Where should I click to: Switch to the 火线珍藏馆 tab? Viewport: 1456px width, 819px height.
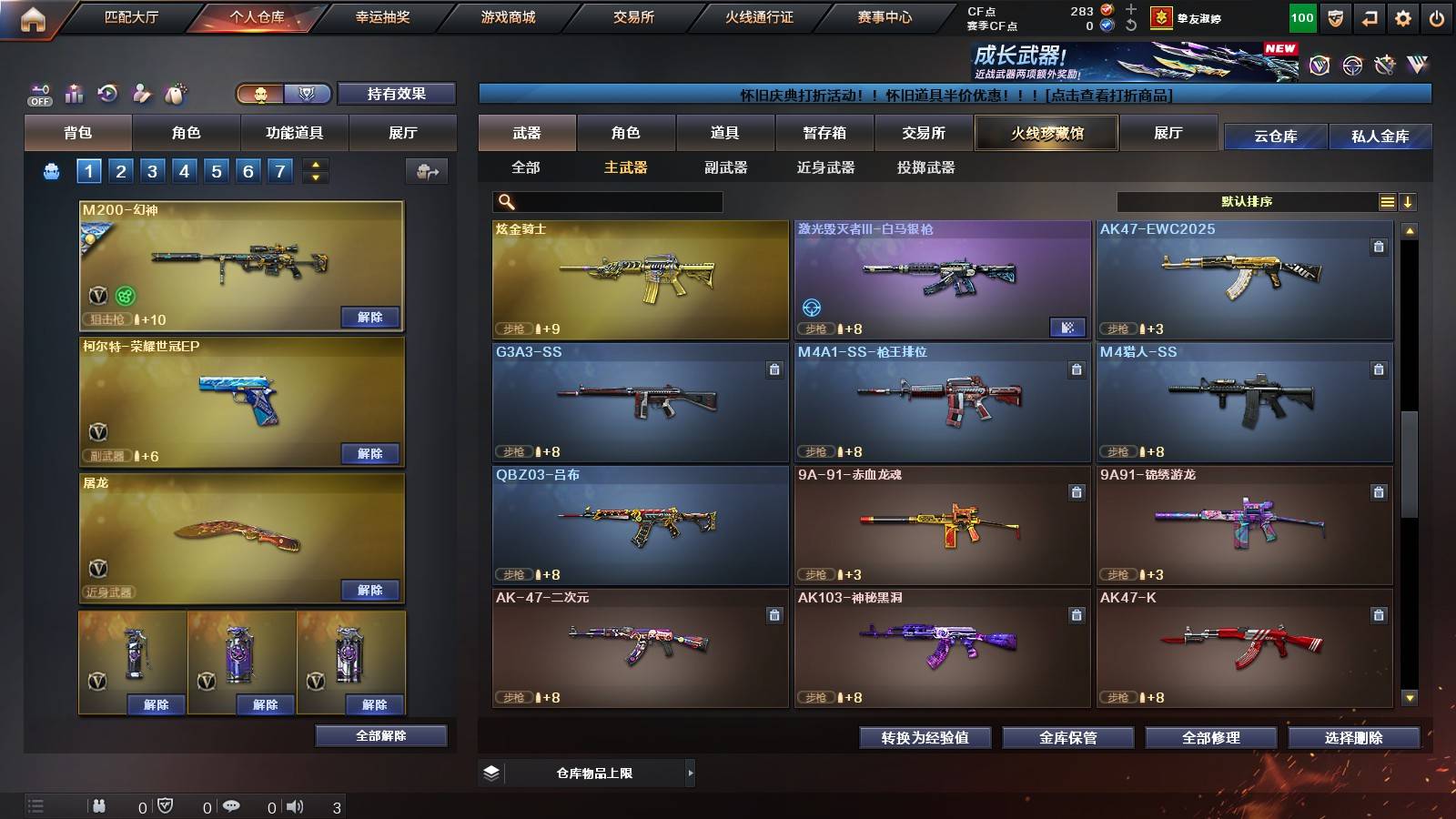coord(1046,133)
